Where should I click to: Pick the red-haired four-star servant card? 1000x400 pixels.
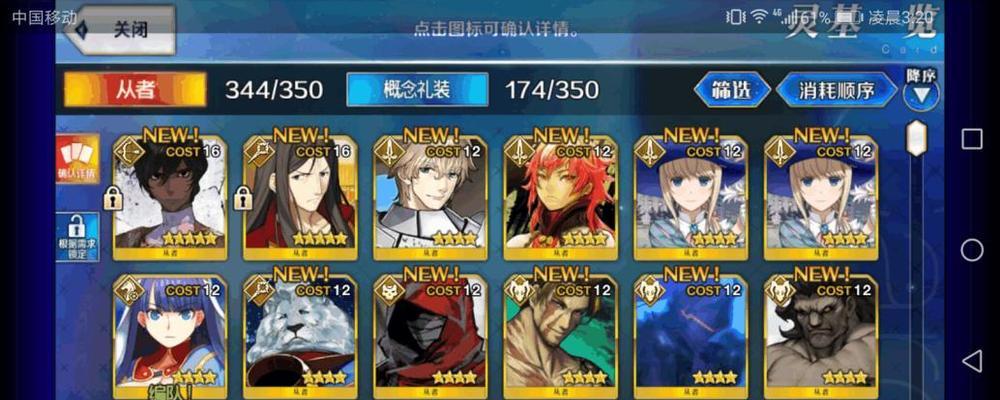pyautogui.click(x=561, y=195)
